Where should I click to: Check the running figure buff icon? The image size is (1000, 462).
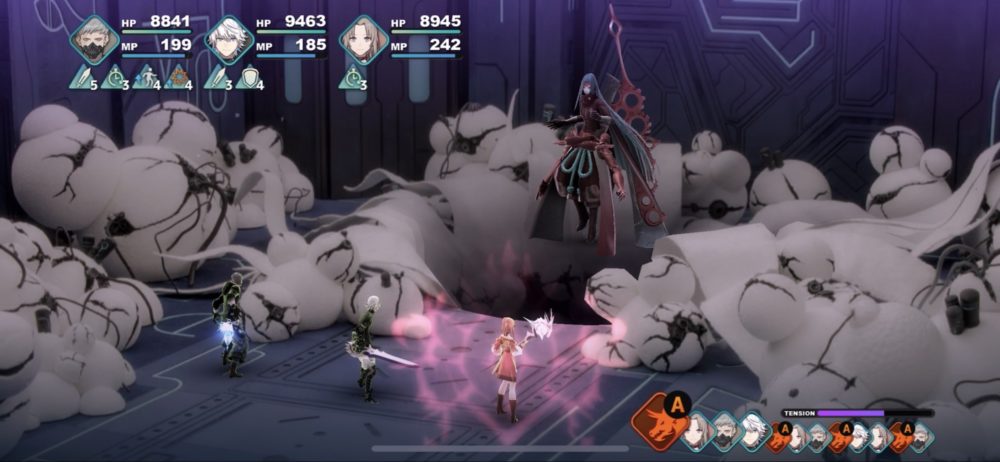pos(147,77)
